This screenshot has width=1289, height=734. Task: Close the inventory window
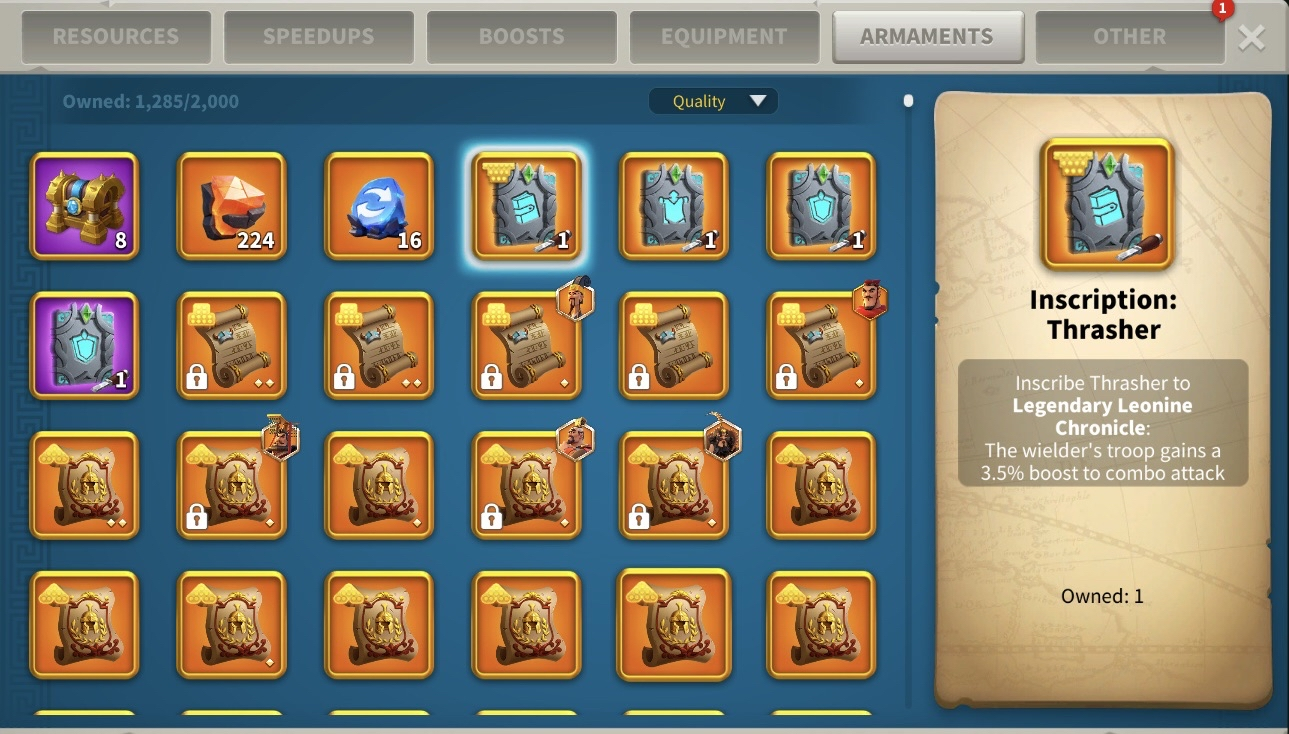click(x=1251, y=38)
